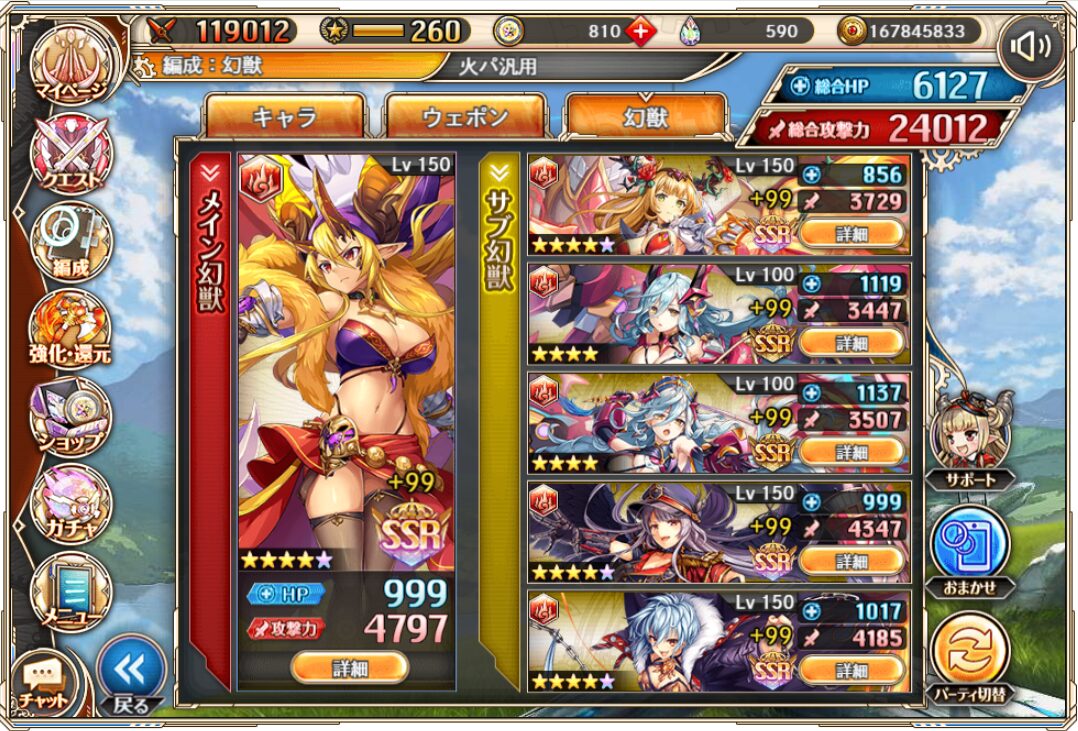Go to the クエスト menu
1078x731 pixels.
(70, 155)
